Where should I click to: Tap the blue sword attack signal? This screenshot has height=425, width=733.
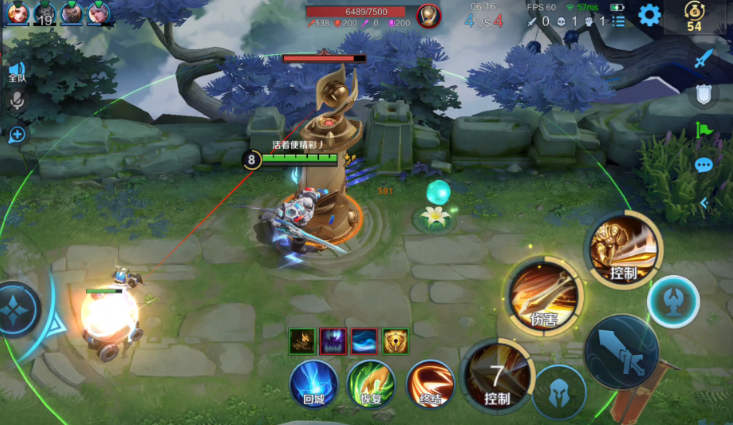pos(704,59)
